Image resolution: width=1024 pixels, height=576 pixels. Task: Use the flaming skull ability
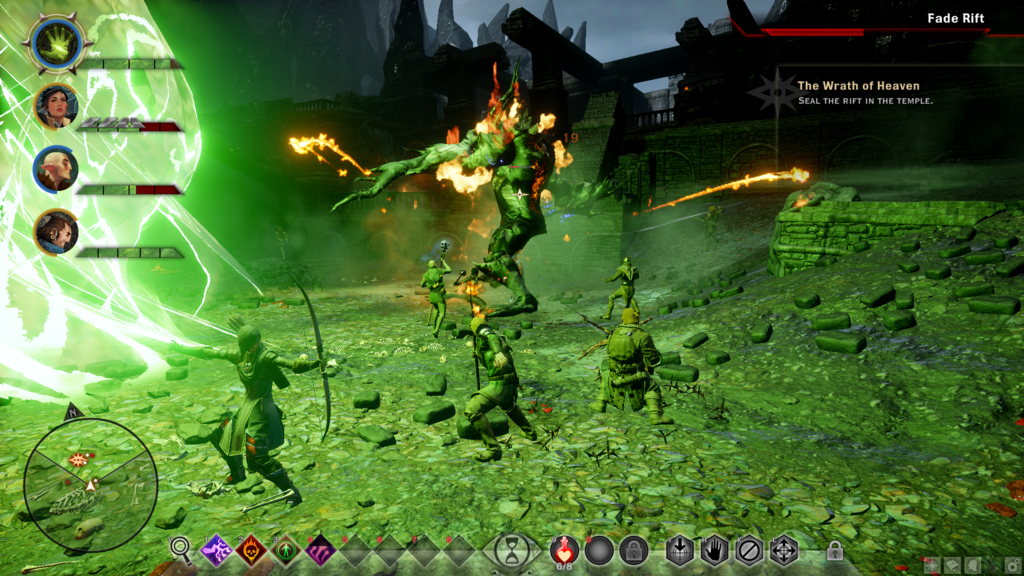click(252, 549)
